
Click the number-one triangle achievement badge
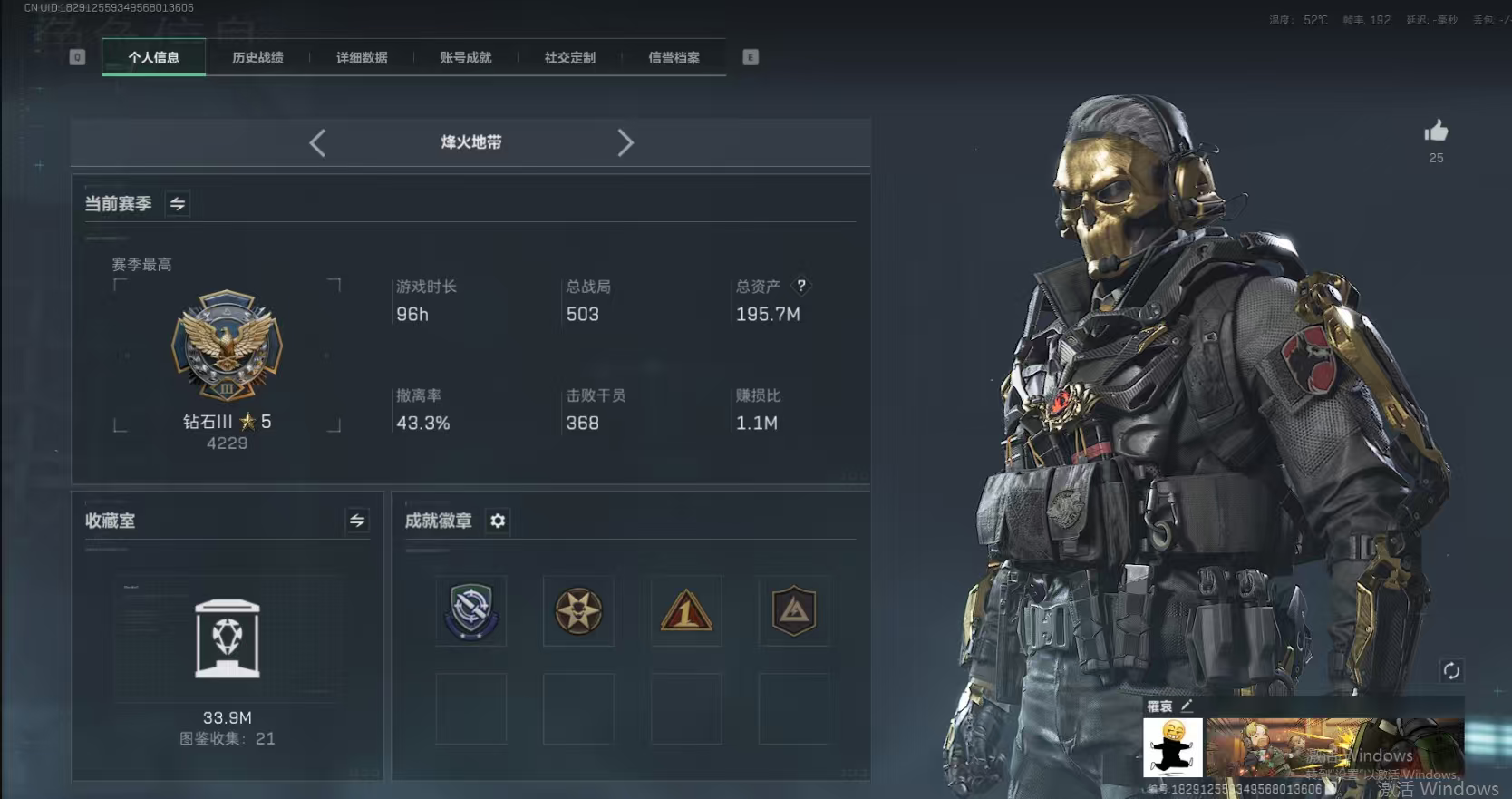[x=686, y=611]
